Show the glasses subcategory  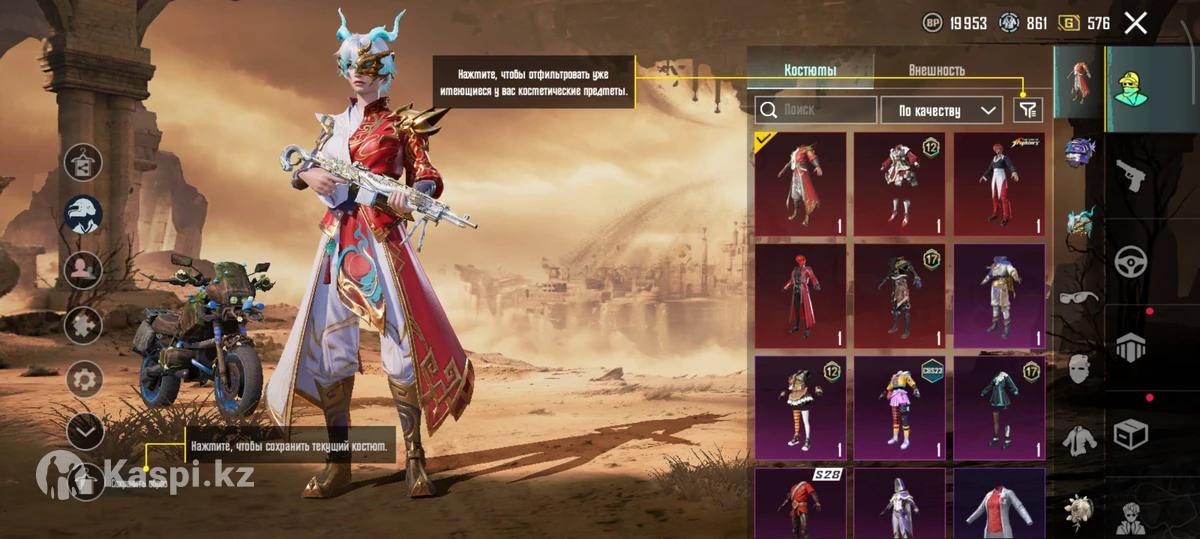[1079, 296]
